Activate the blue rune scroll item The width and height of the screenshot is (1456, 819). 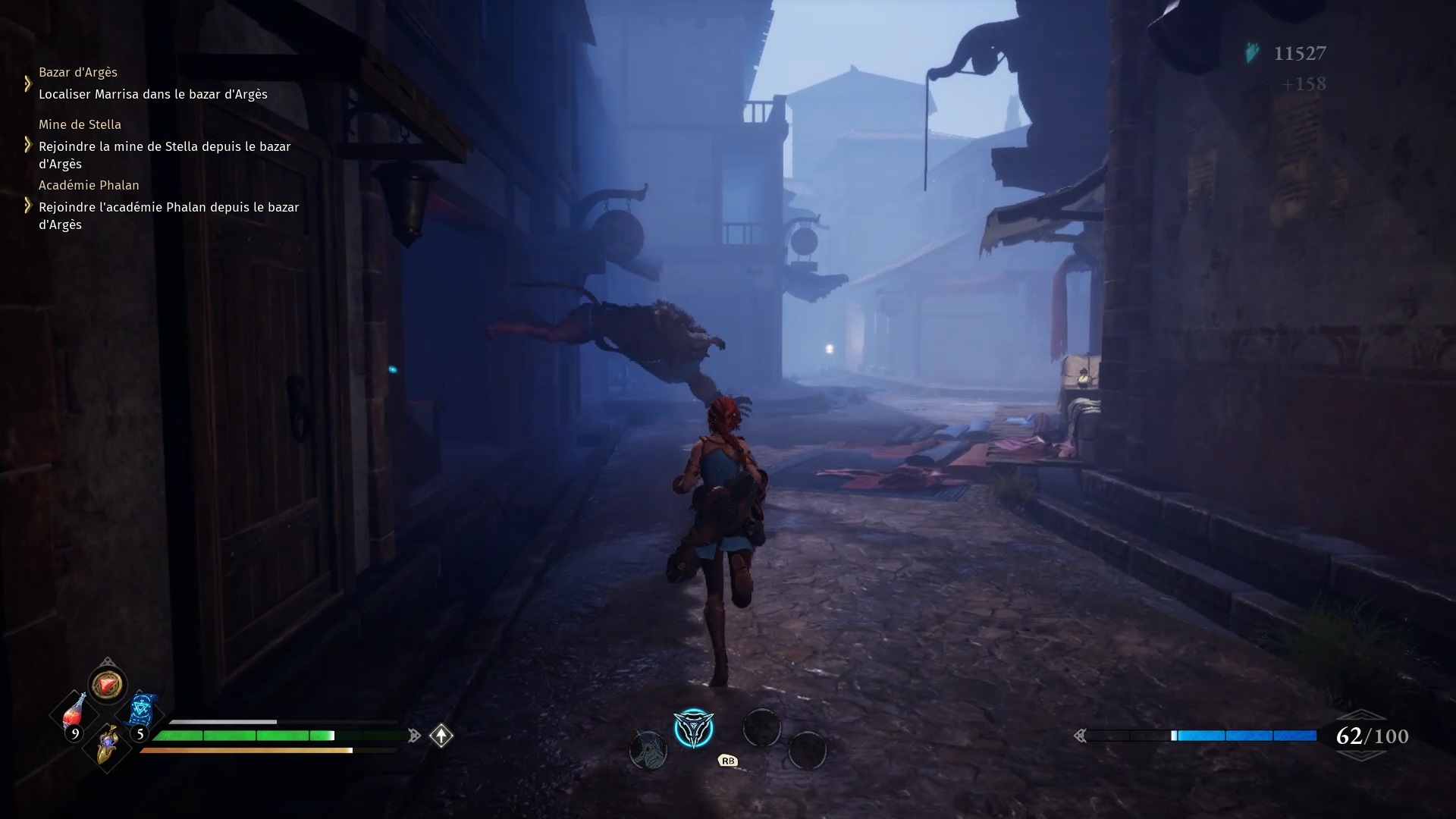click(142, 711)
